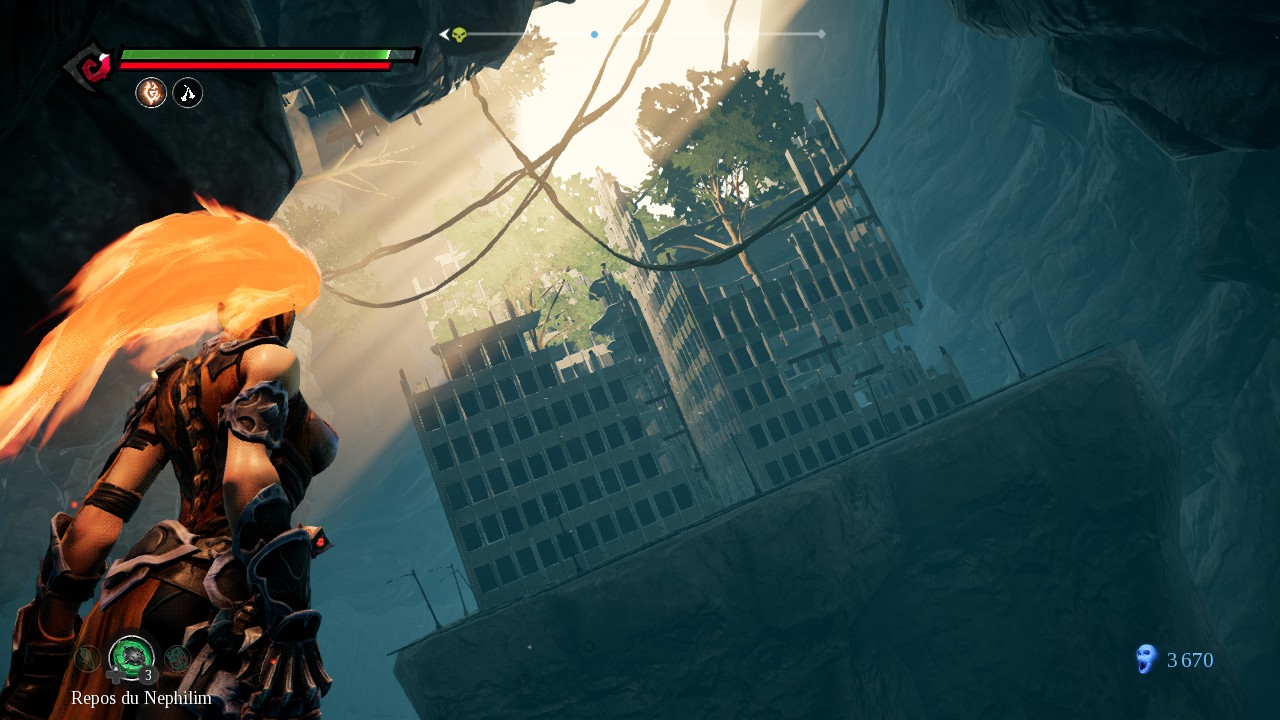
Task: Pick the dim teal item slot
Action: tap(178, 657)
